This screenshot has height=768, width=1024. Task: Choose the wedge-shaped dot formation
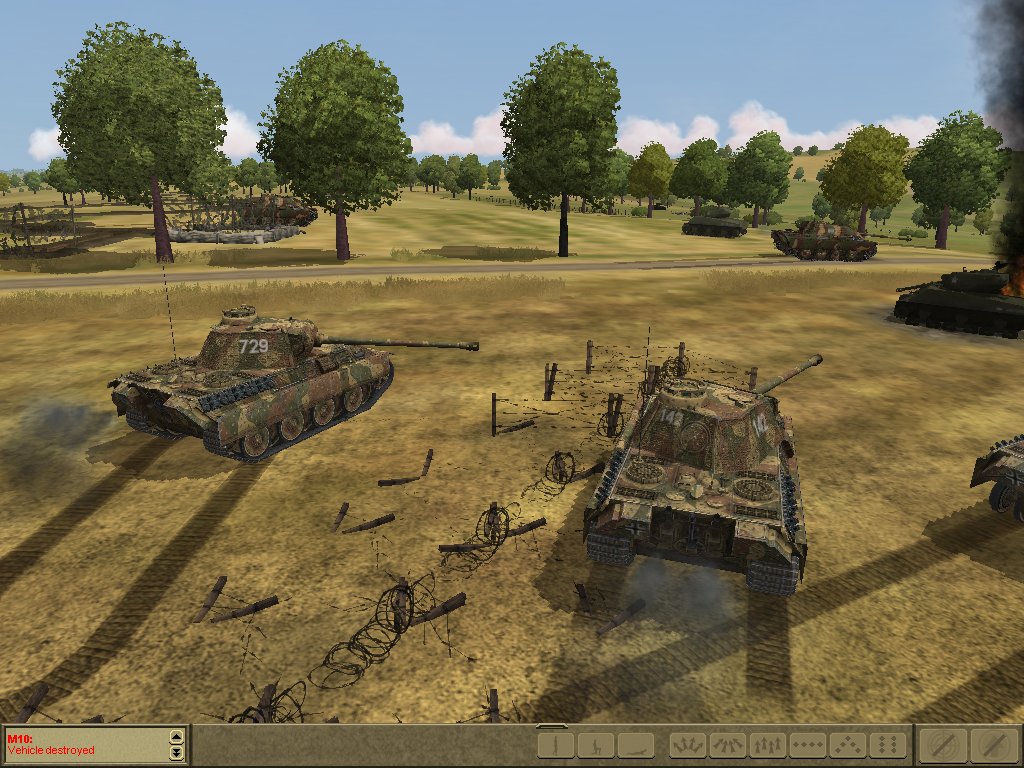click(847, 745)
